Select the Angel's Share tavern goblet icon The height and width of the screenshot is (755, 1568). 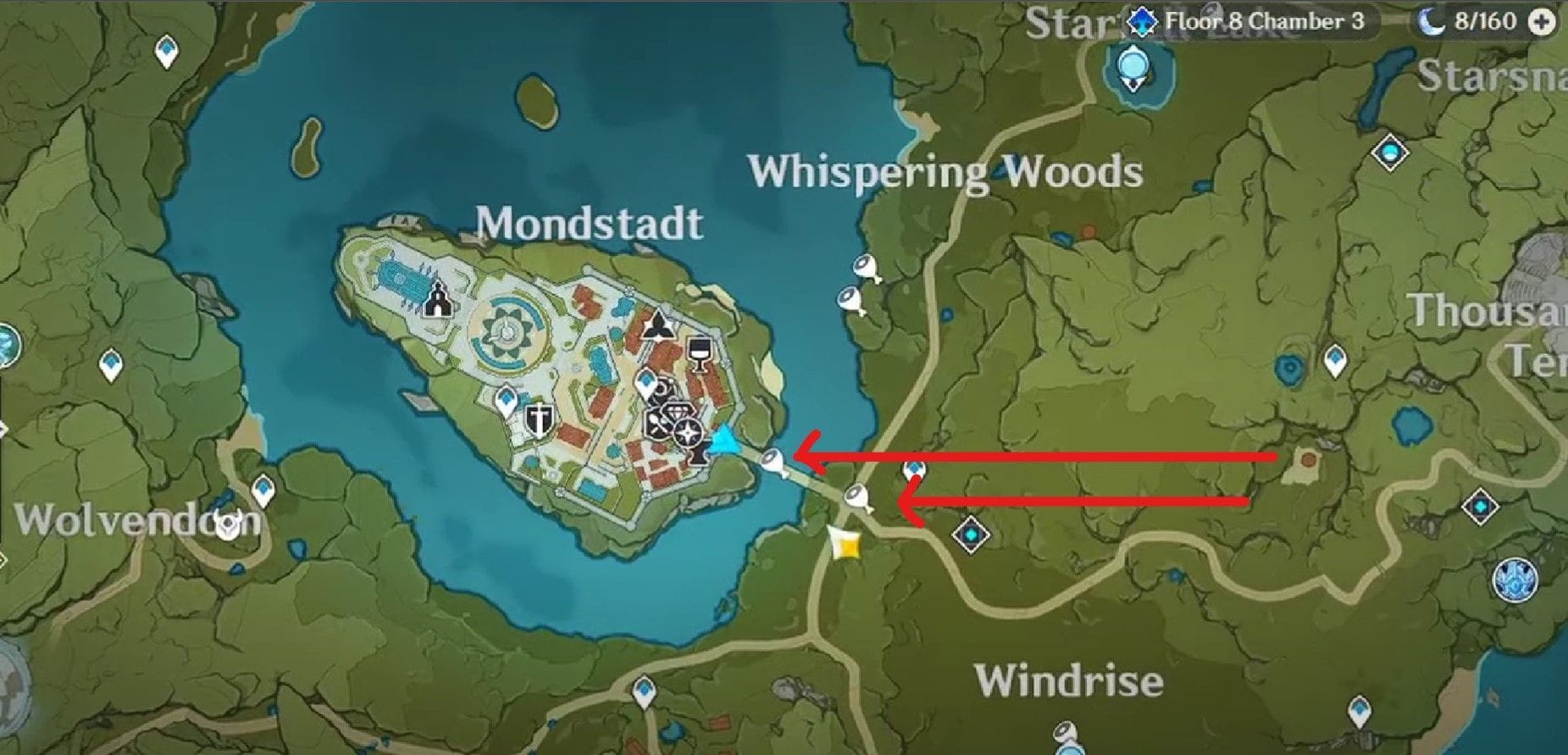tap(698, 353)
